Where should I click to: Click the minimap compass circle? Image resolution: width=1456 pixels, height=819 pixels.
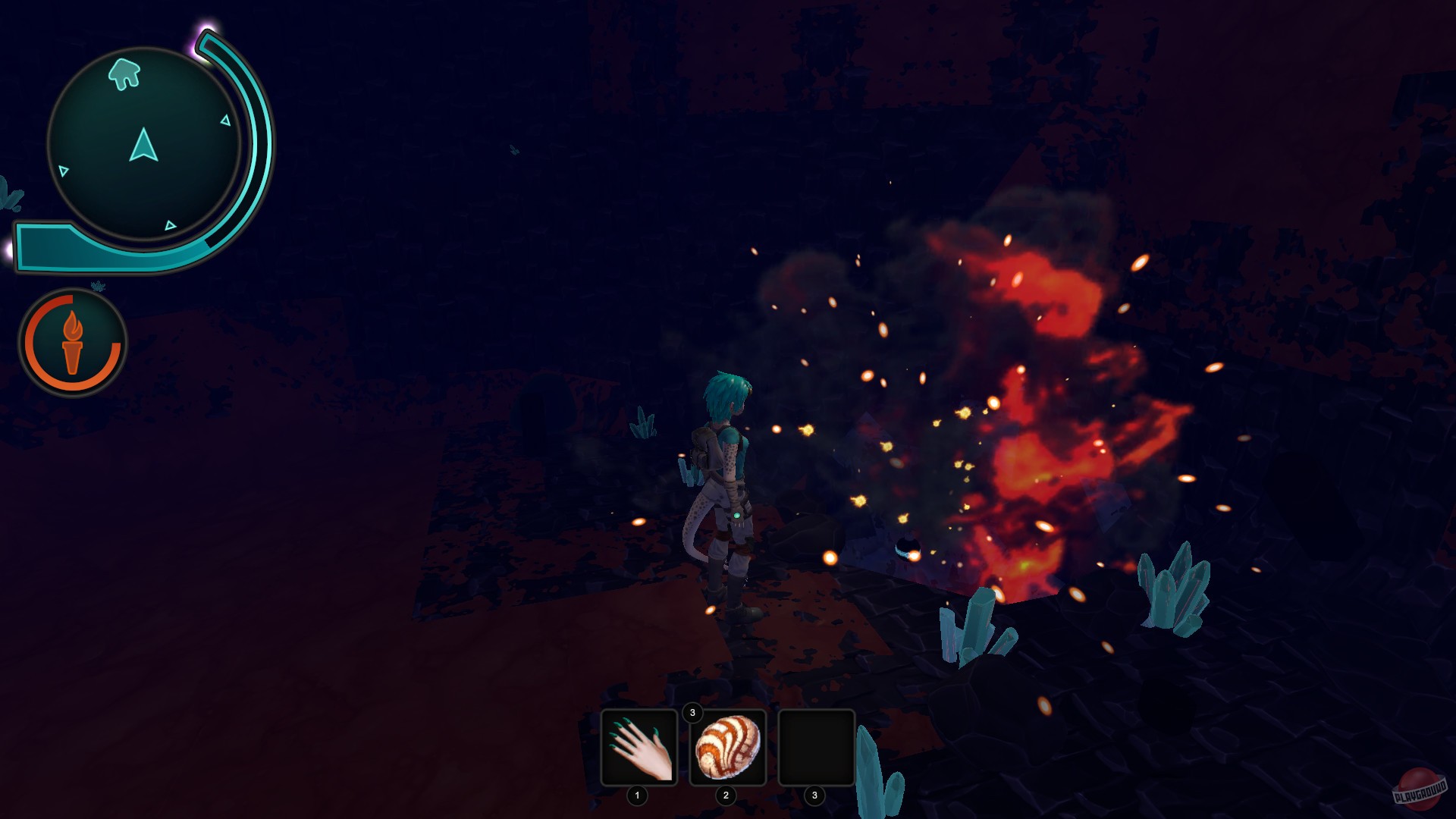tap(143, 144)
